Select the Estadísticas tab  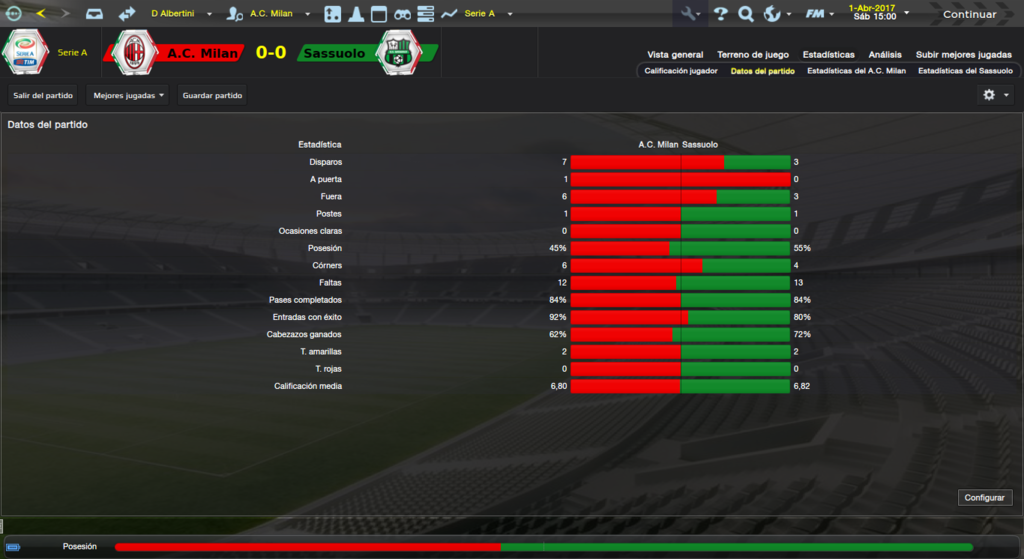829,55
